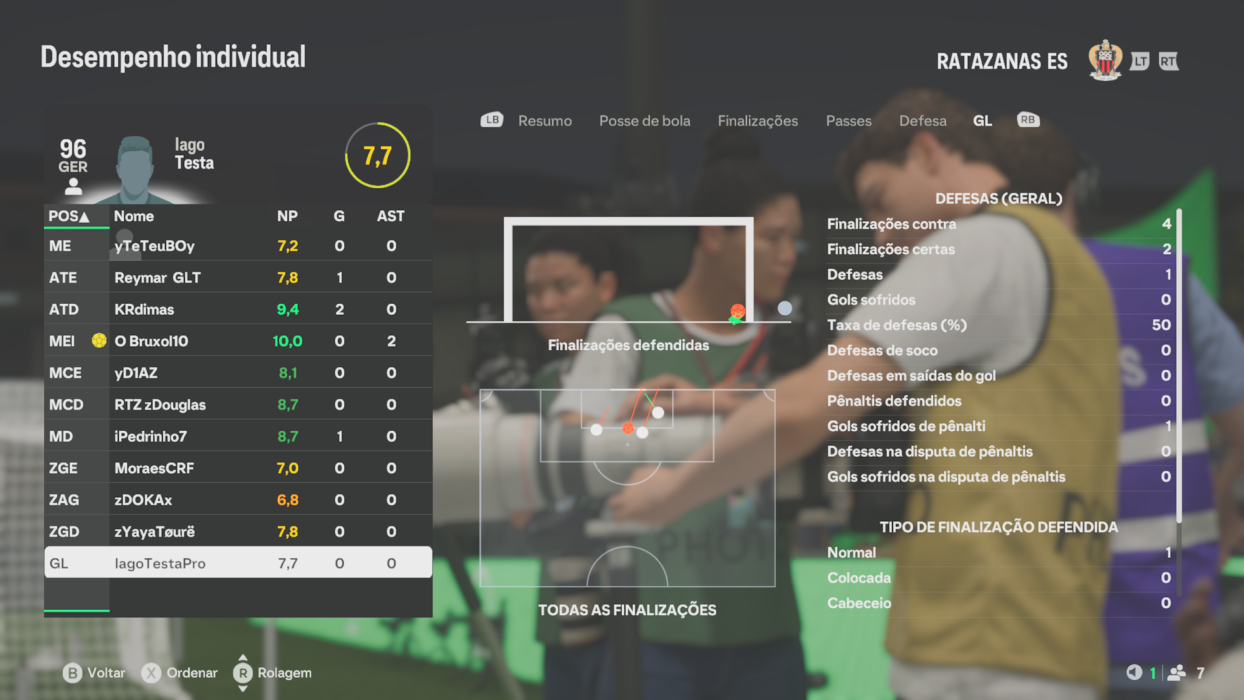Sort by the POS column header

[69, 216]
